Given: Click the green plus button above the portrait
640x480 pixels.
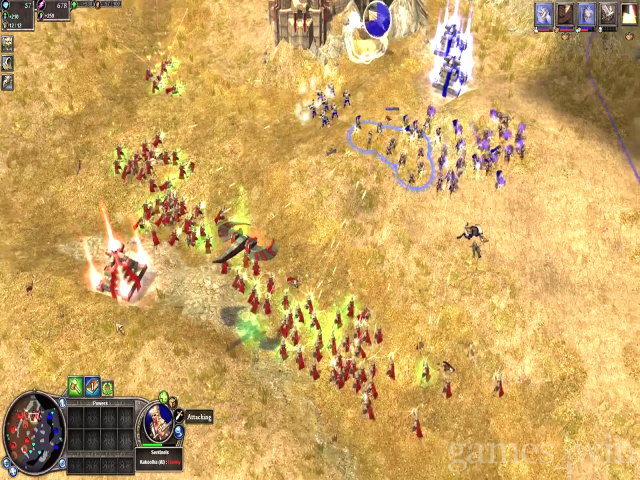Looking at the screenshot, I should click(163, 398).
